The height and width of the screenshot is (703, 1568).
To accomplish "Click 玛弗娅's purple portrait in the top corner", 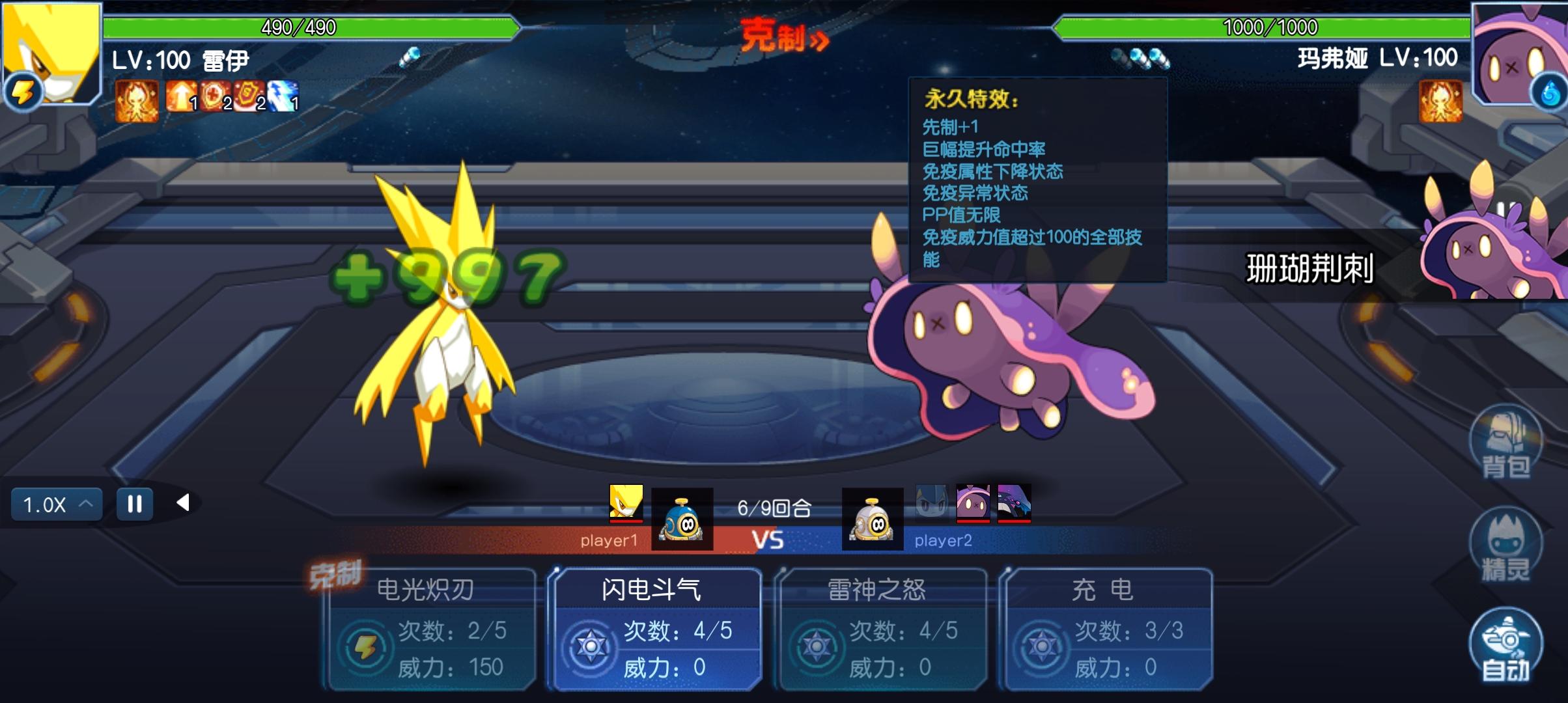I will (1519, 53).
